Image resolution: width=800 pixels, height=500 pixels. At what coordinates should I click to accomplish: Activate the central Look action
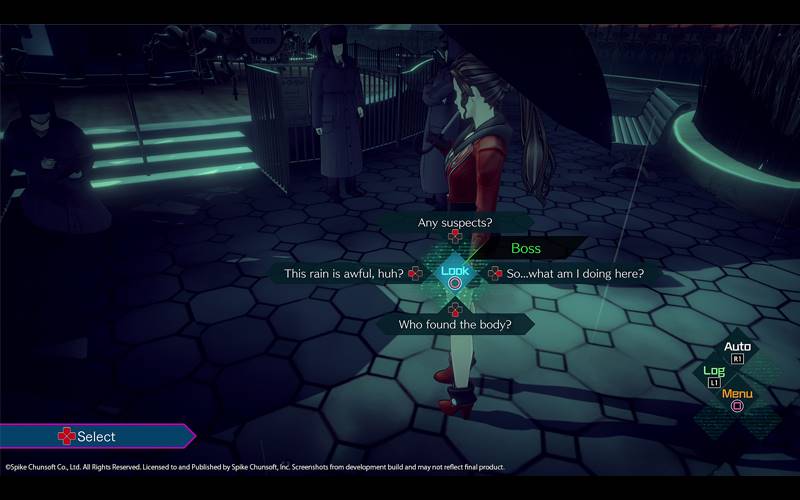coord(455,273)
